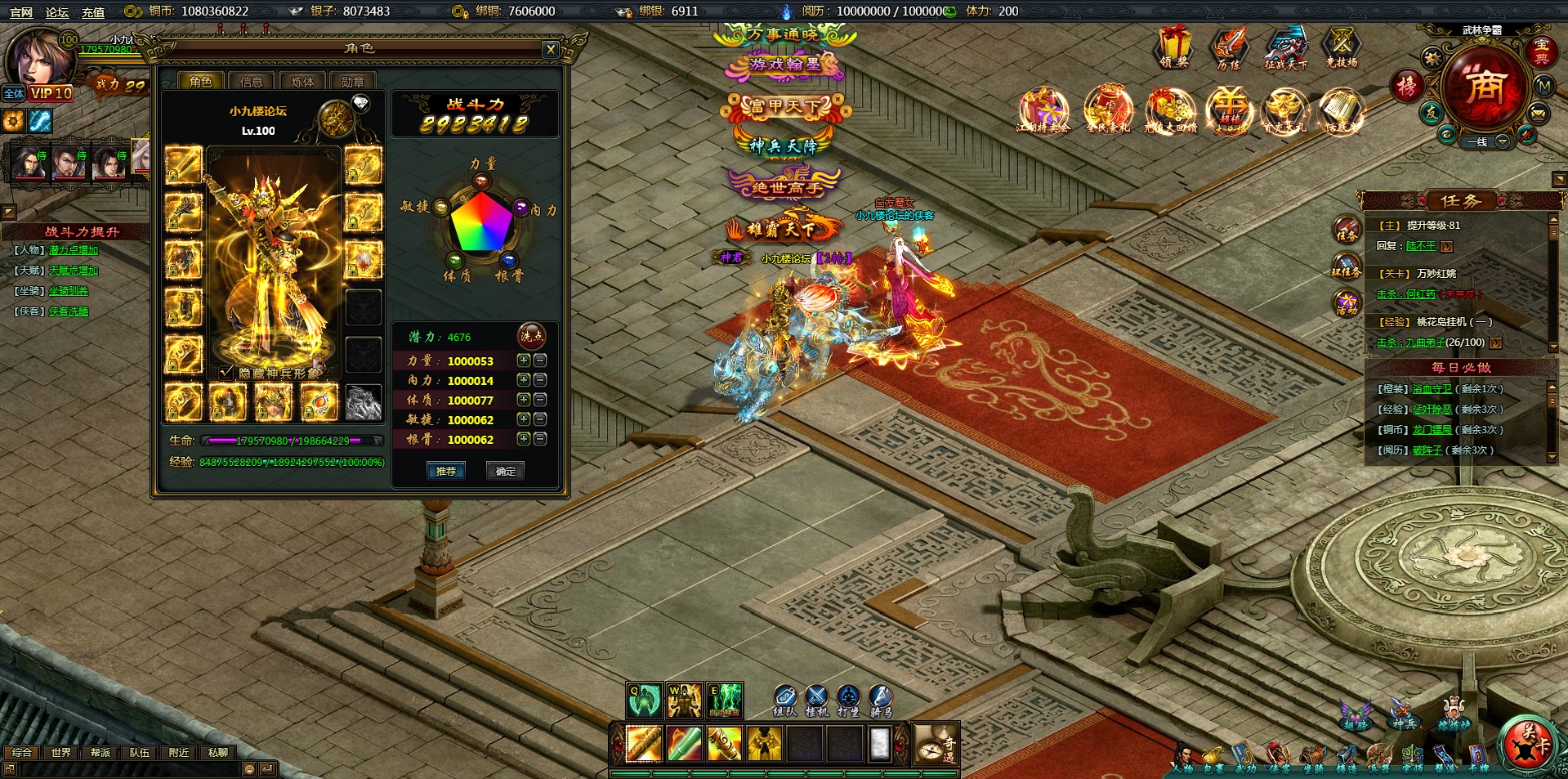Close the 角色 character panel
Viewport: 1568px width, 779px height.
551,50
